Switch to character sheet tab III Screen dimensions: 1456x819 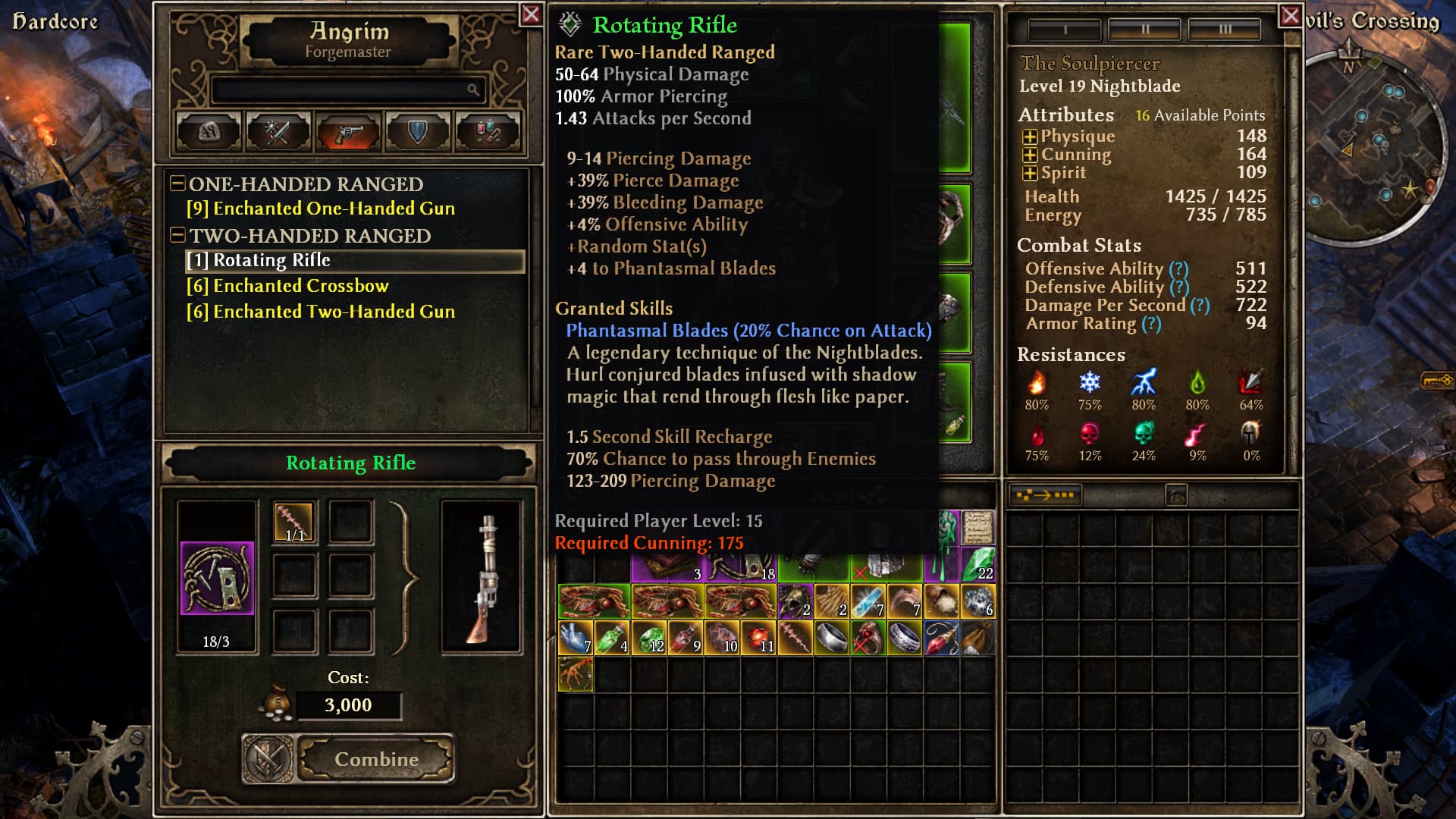point(1225,30)
